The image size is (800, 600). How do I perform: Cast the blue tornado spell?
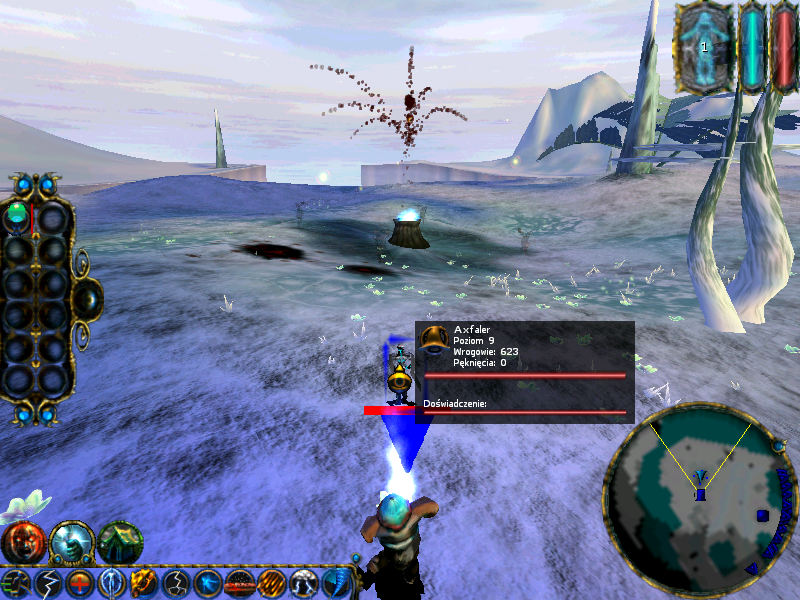point(335,583)
